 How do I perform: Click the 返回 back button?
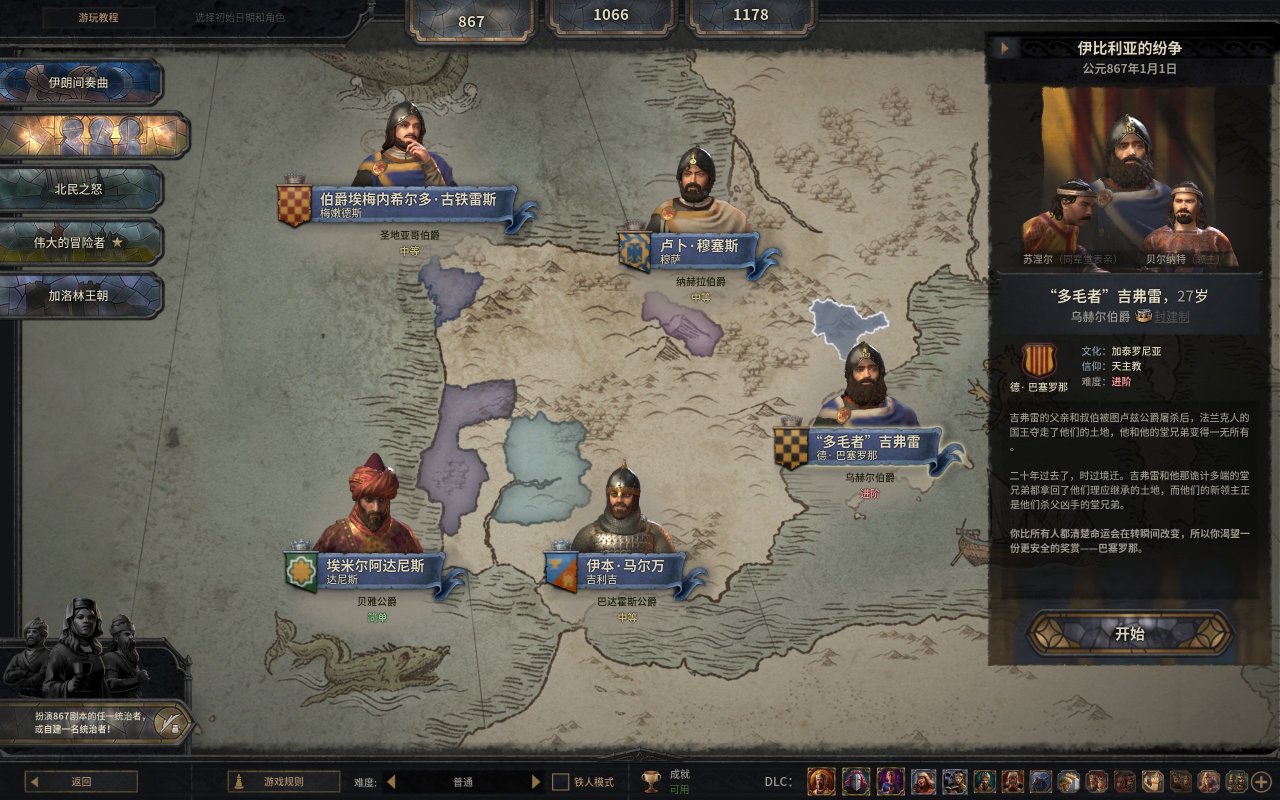point(81,782)
